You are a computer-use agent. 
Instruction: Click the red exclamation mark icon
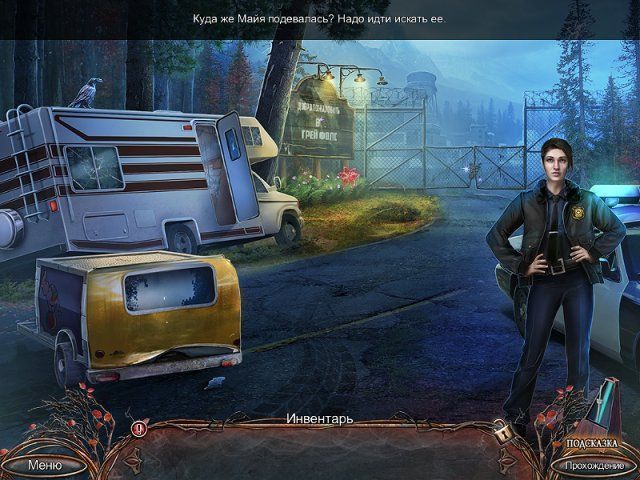[139, 428]
